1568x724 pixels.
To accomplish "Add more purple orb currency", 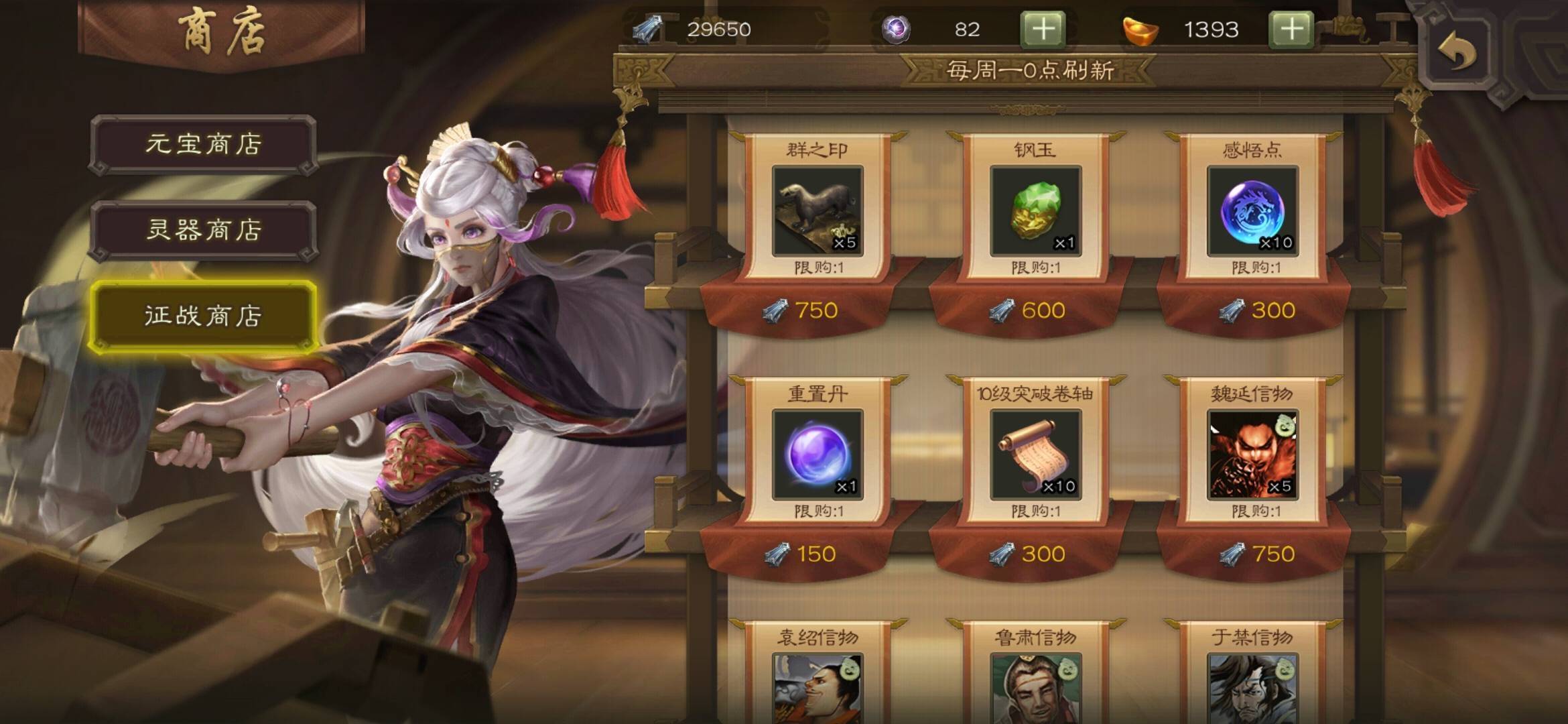I will pyautogui.click(x=1043, y=29).
